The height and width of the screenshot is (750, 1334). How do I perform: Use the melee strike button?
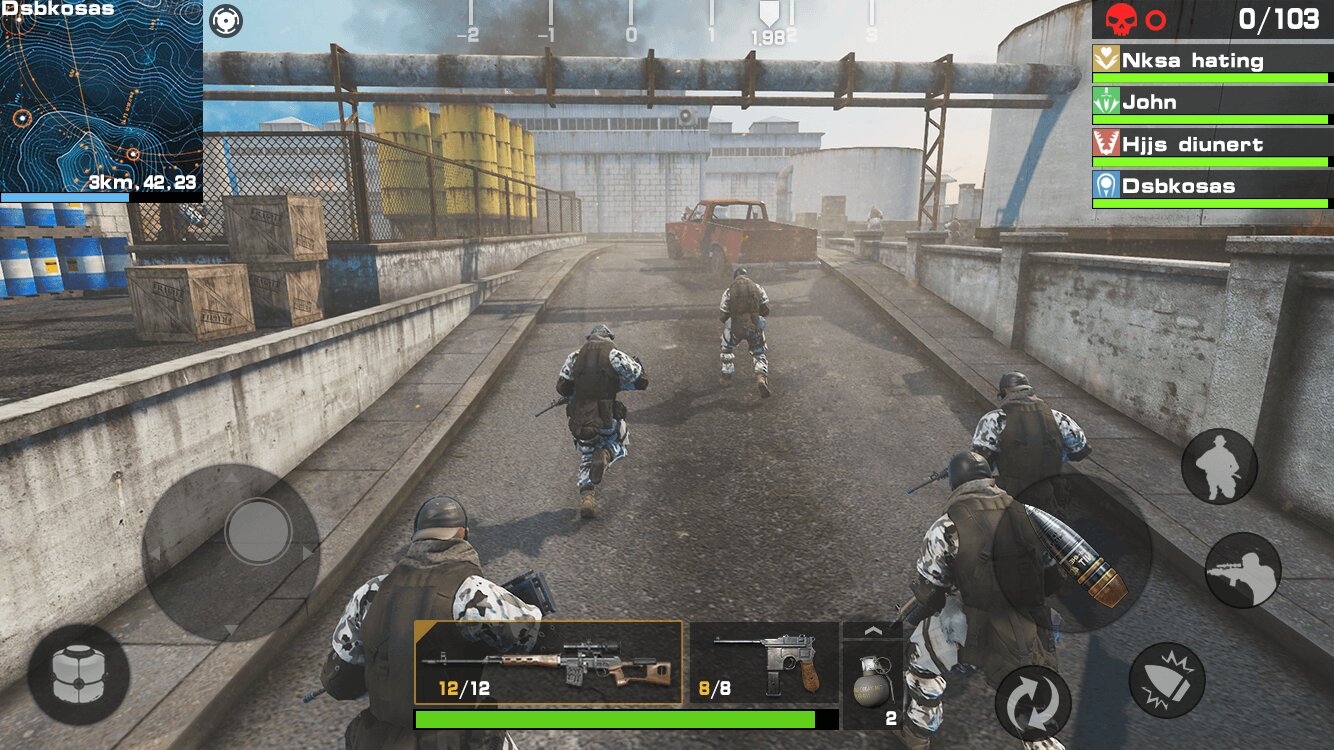point(1167,680)
